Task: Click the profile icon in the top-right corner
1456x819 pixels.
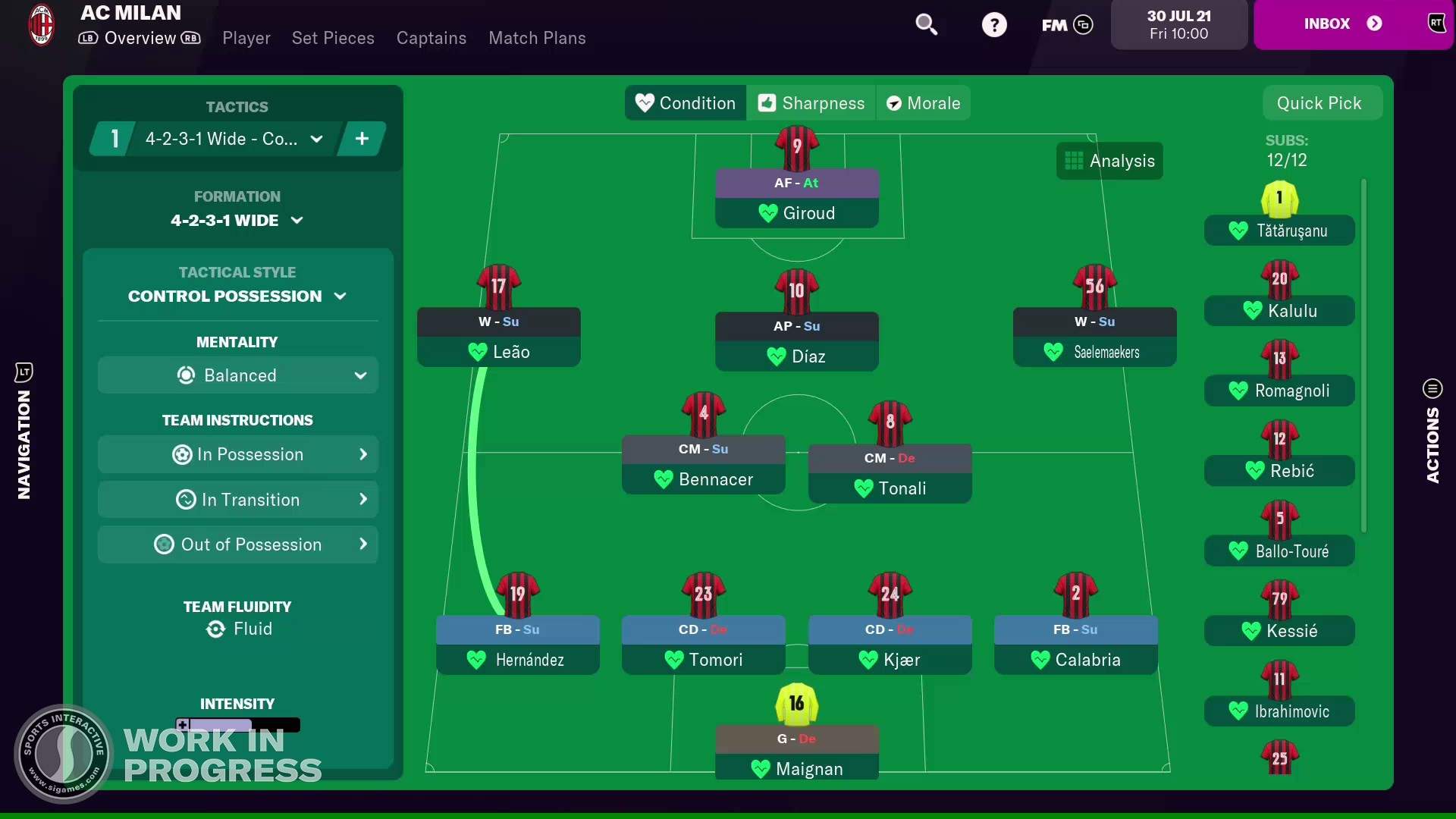Action: [x=1437, y=23]
